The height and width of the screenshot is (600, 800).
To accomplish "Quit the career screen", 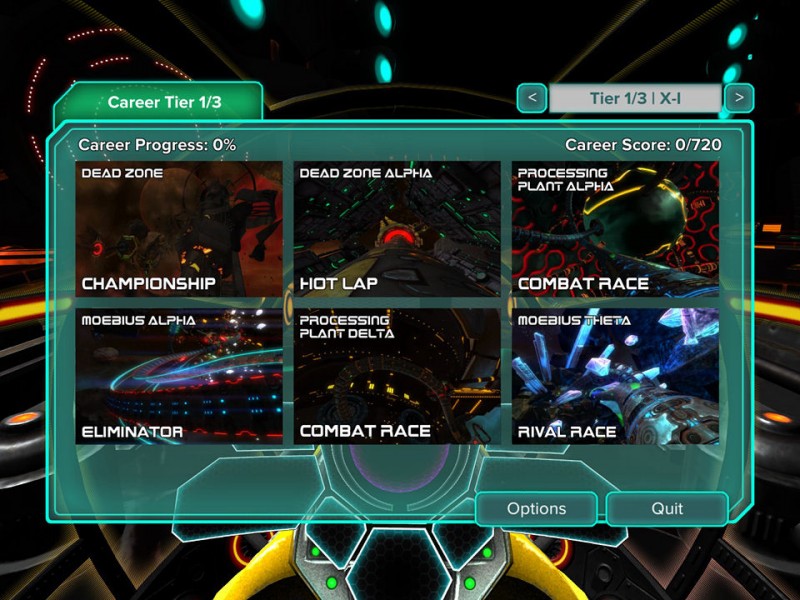I will coord(667,509).
